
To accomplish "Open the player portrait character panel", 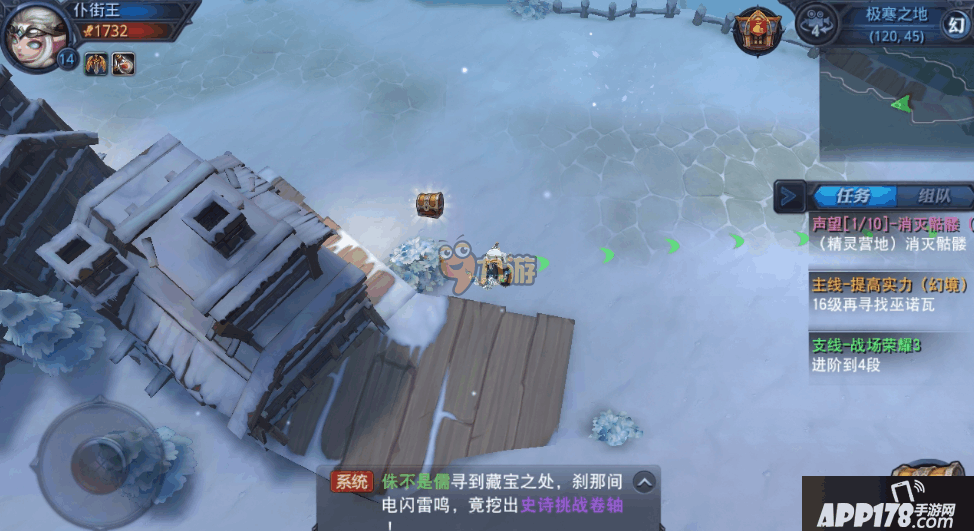I will 36,32.
